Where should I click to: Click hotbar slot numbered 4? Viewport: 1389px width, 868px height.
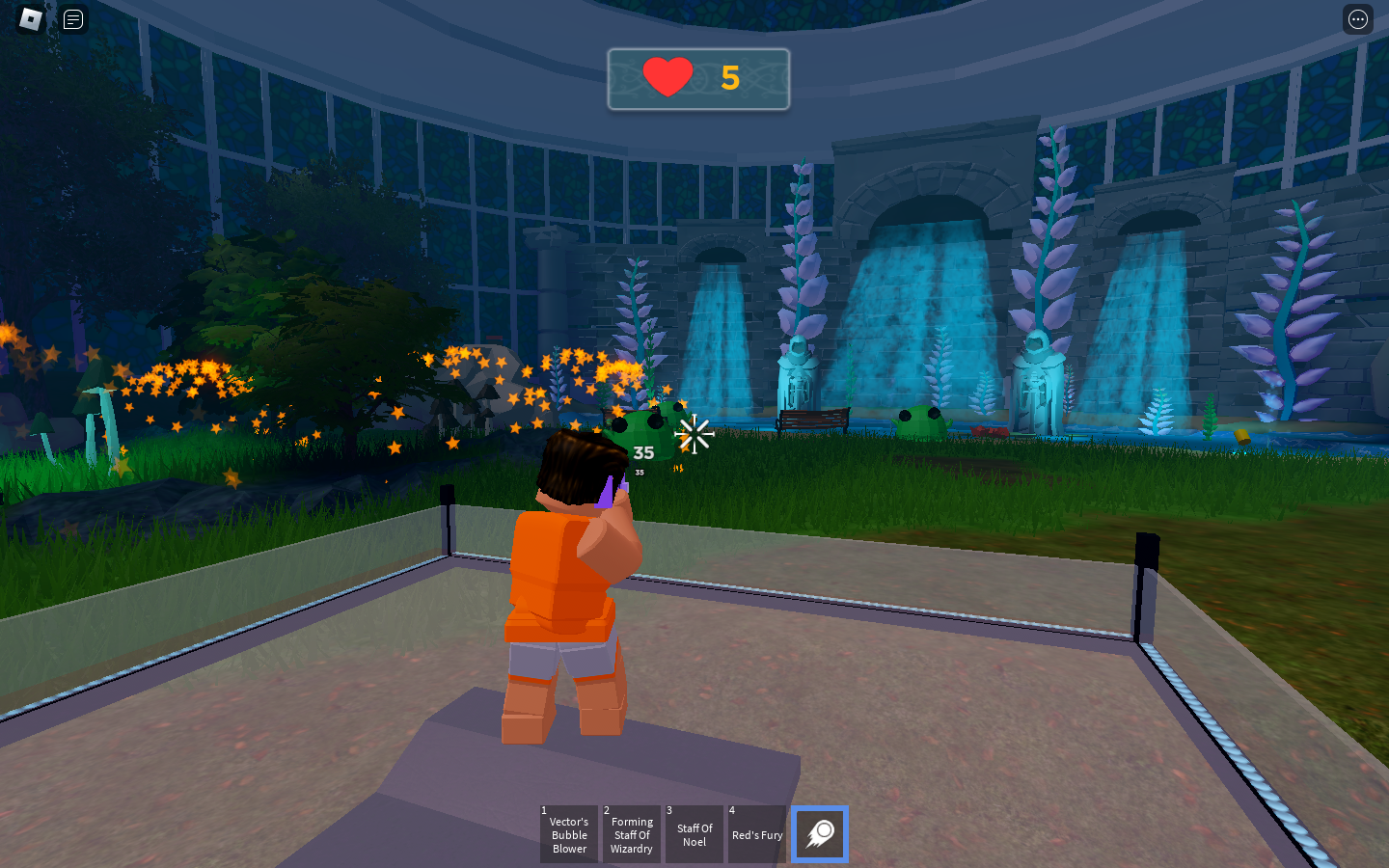click(757, 834)
